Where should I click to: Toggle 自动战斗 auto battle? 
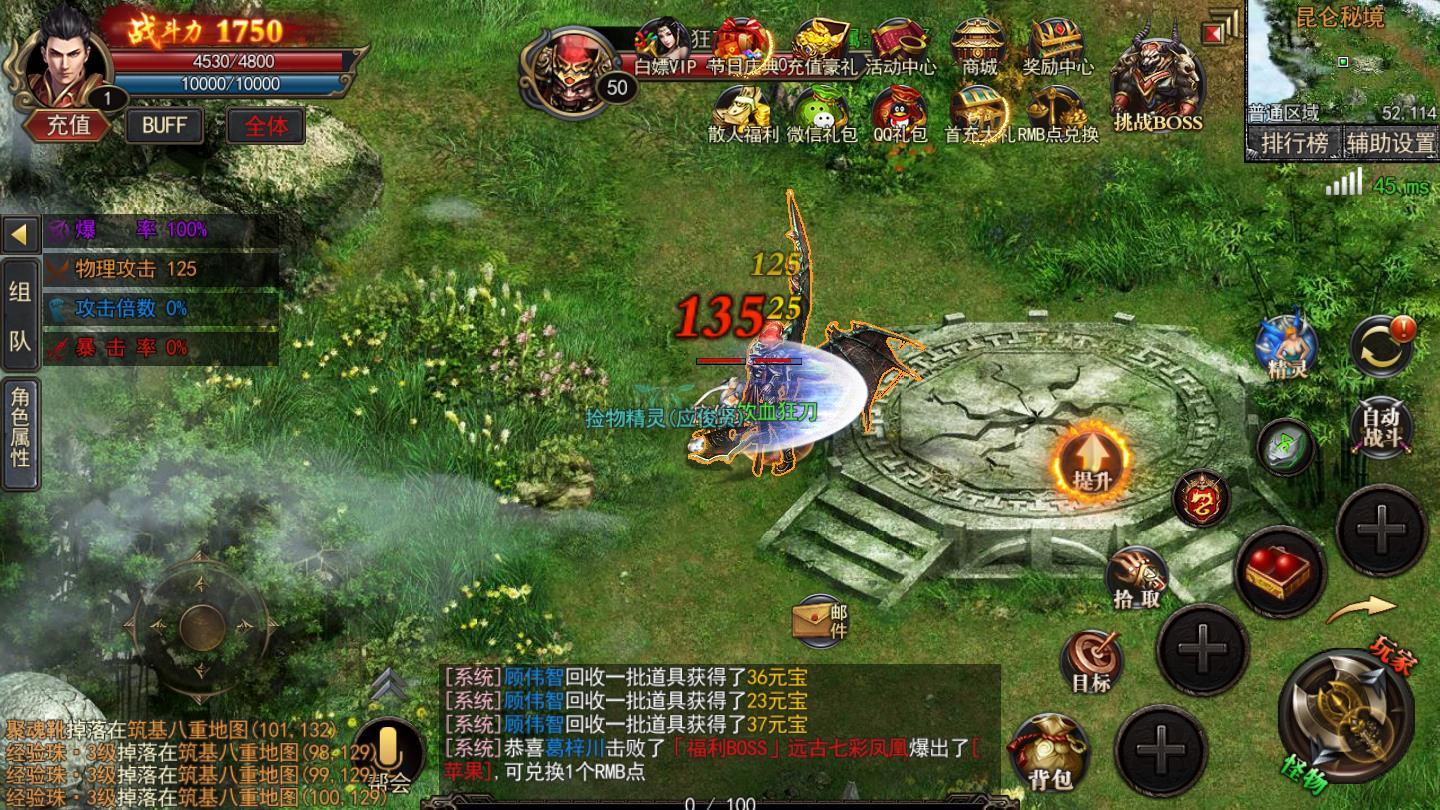coord(1381,427)
